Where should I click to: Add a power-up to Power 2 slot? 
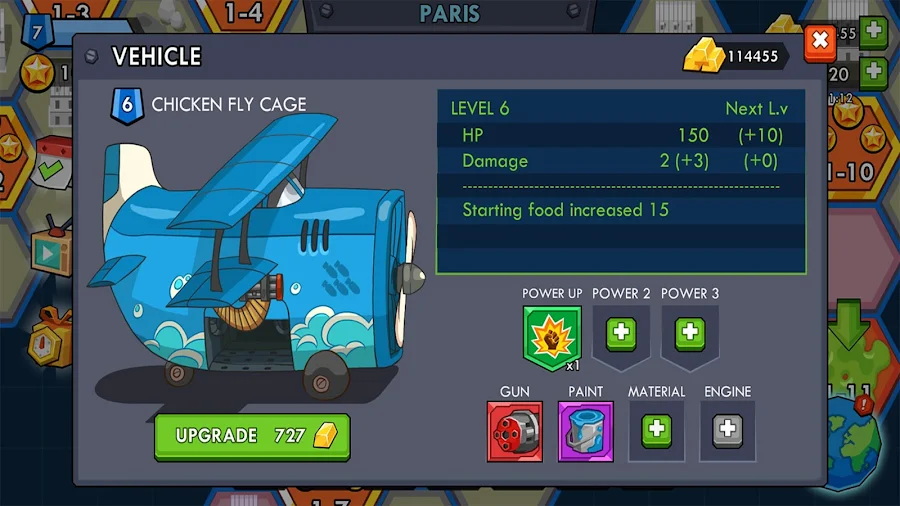[621, 333]
